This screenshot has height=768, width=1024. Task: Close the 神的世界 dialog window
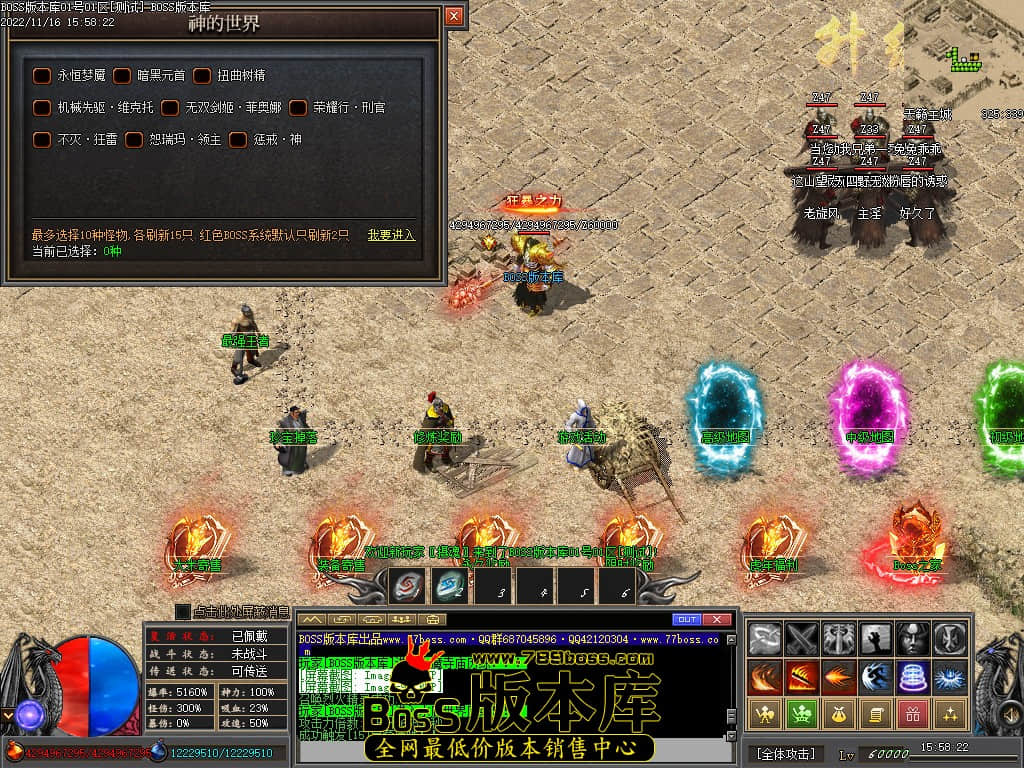(x=454, y=16)
